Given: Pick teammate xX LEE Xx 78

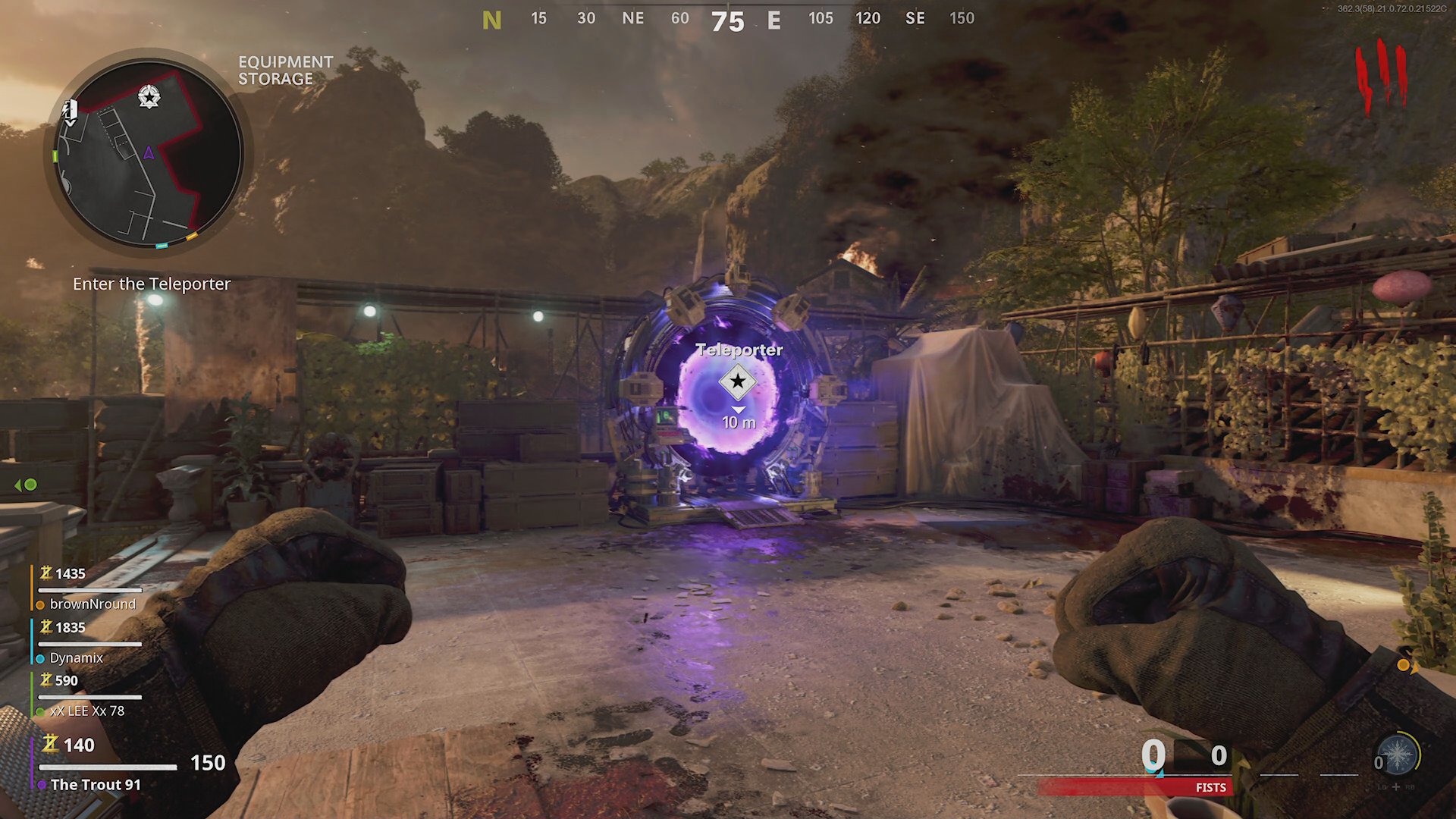Looking at the screenshot, I should pyautogui.click(x=86, y=711).
